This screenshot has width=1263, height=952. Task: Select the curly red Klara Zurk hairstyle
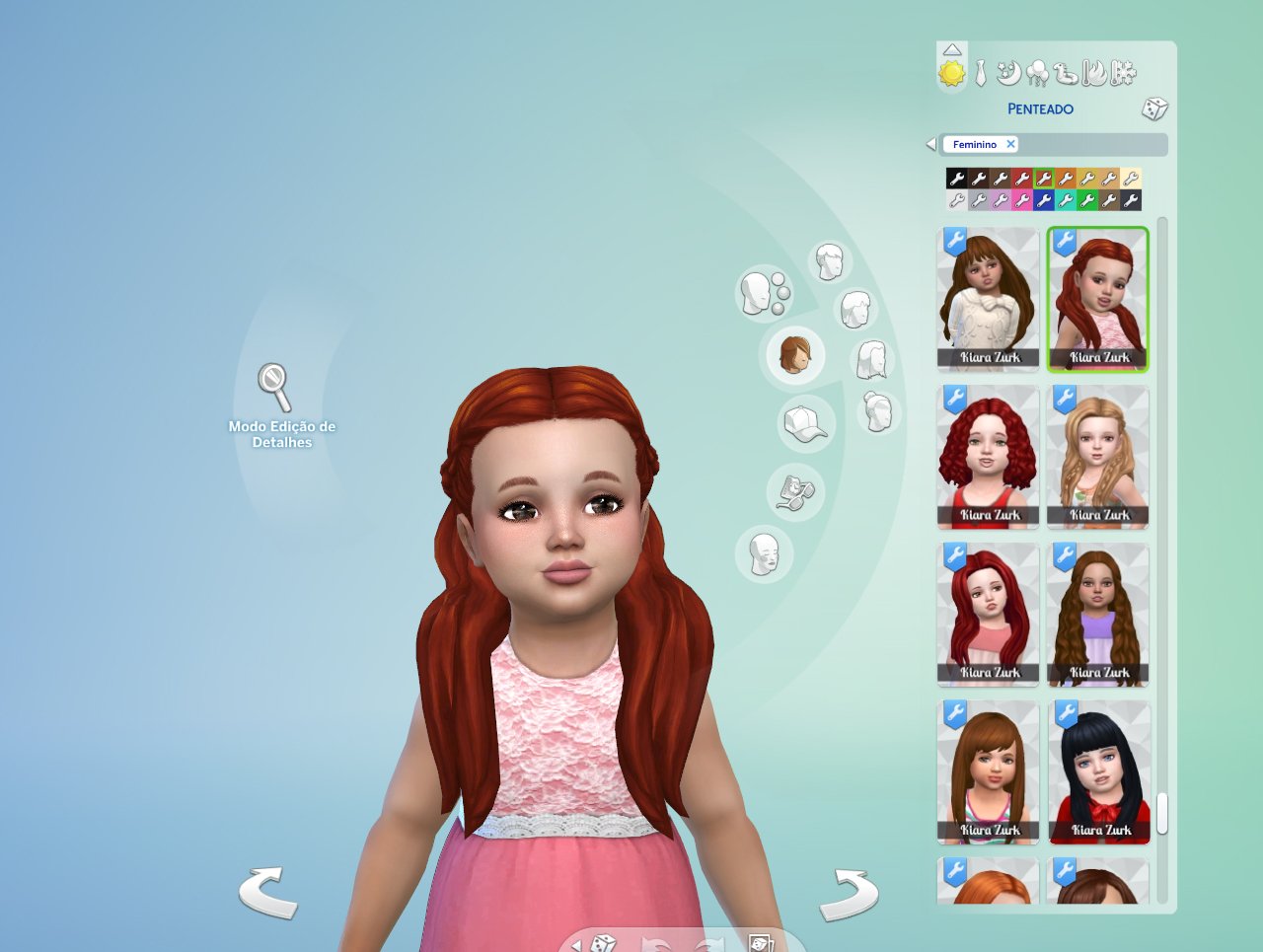(x=988, y=456)
